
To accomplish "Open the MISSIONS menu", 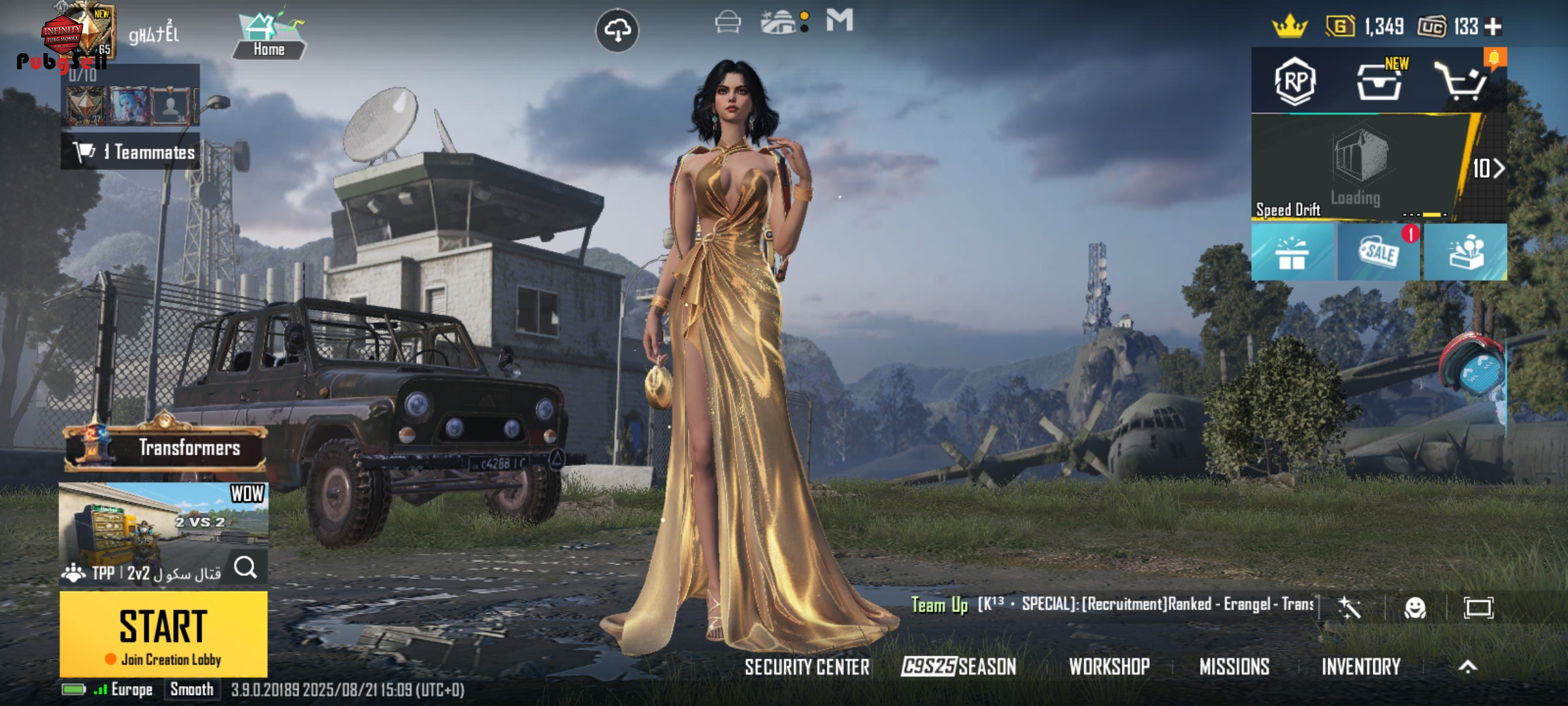I will coord(1234,667).
